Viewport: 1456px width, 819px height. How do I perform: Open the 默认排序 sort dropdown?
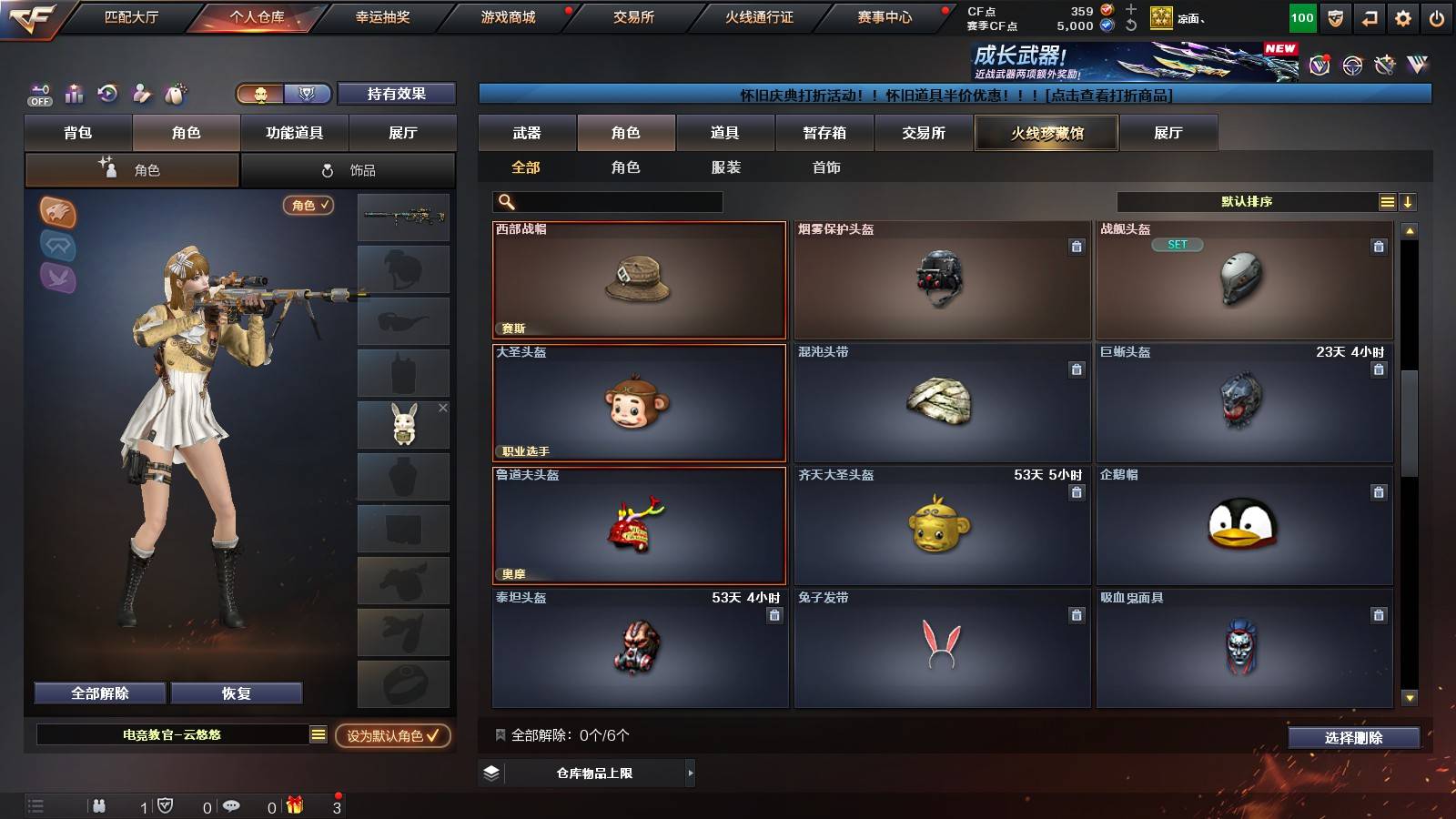1247,201
